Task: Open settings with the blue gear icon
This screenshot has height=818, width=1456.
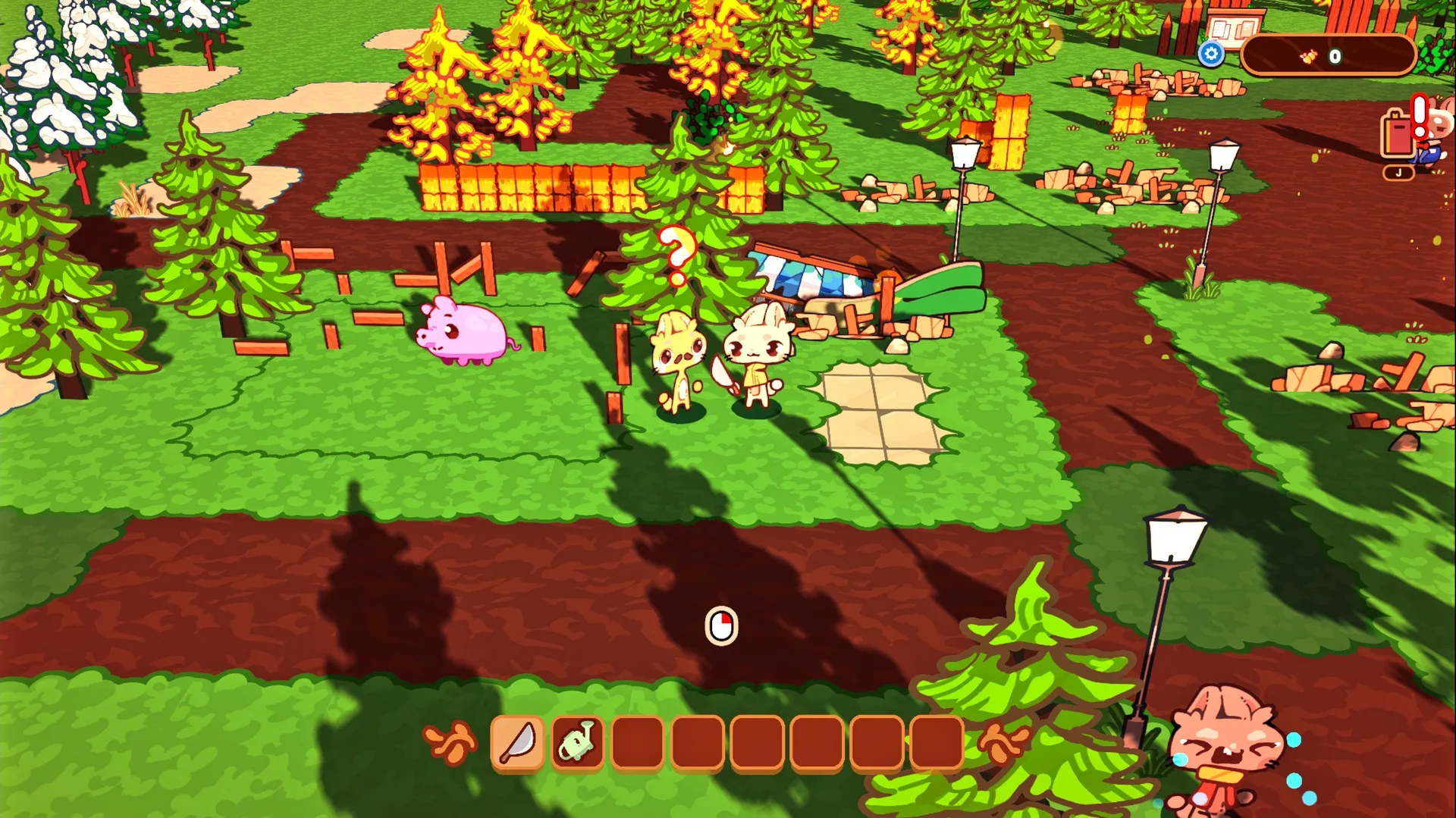Action: 1211,55
